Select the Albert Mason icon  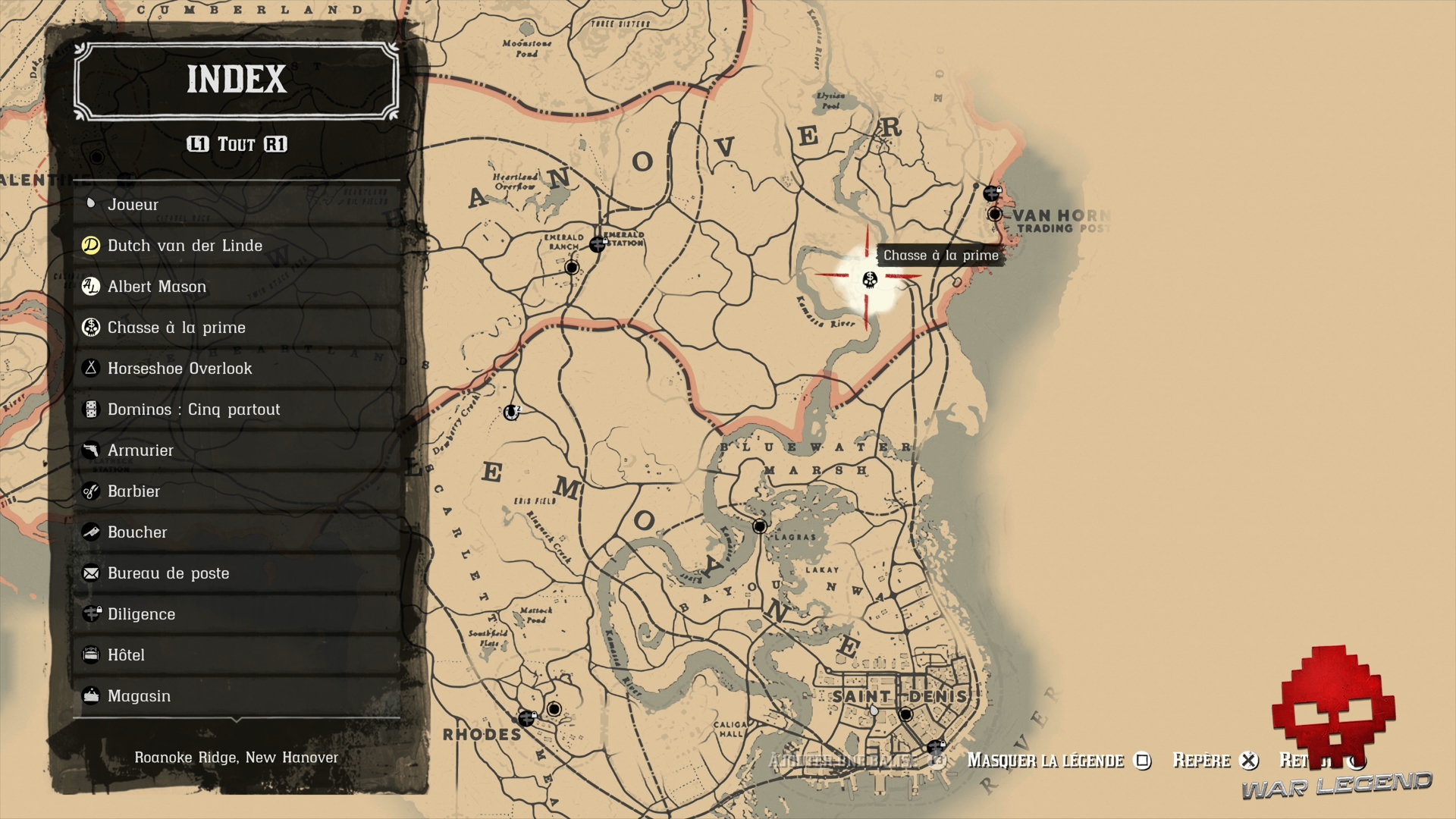tap(91, 286)
